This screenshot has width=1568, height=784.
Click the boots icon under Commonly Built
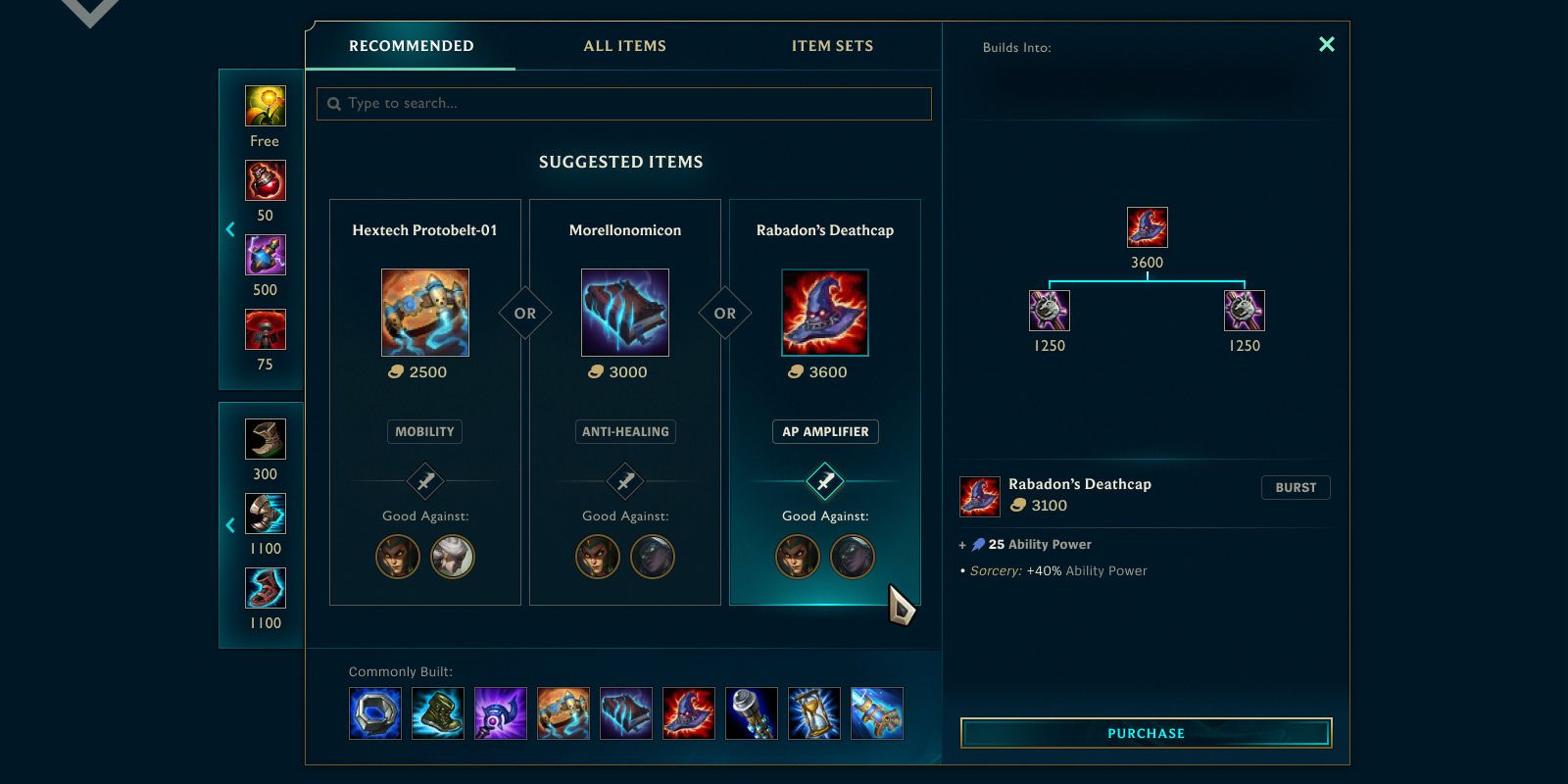point(438,713)
